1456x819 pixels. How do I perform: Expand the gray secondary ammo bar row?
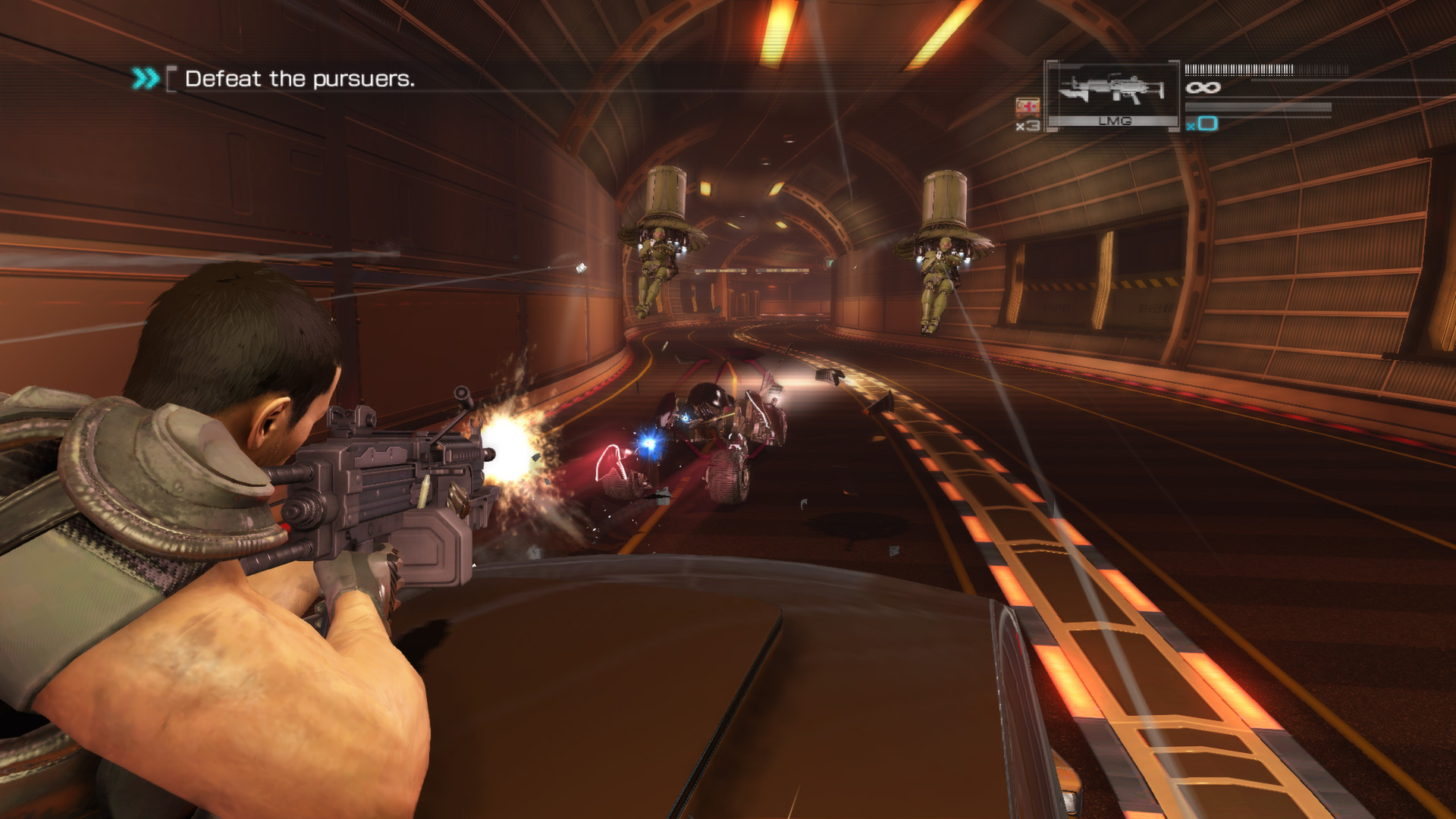click(1259, 105)
